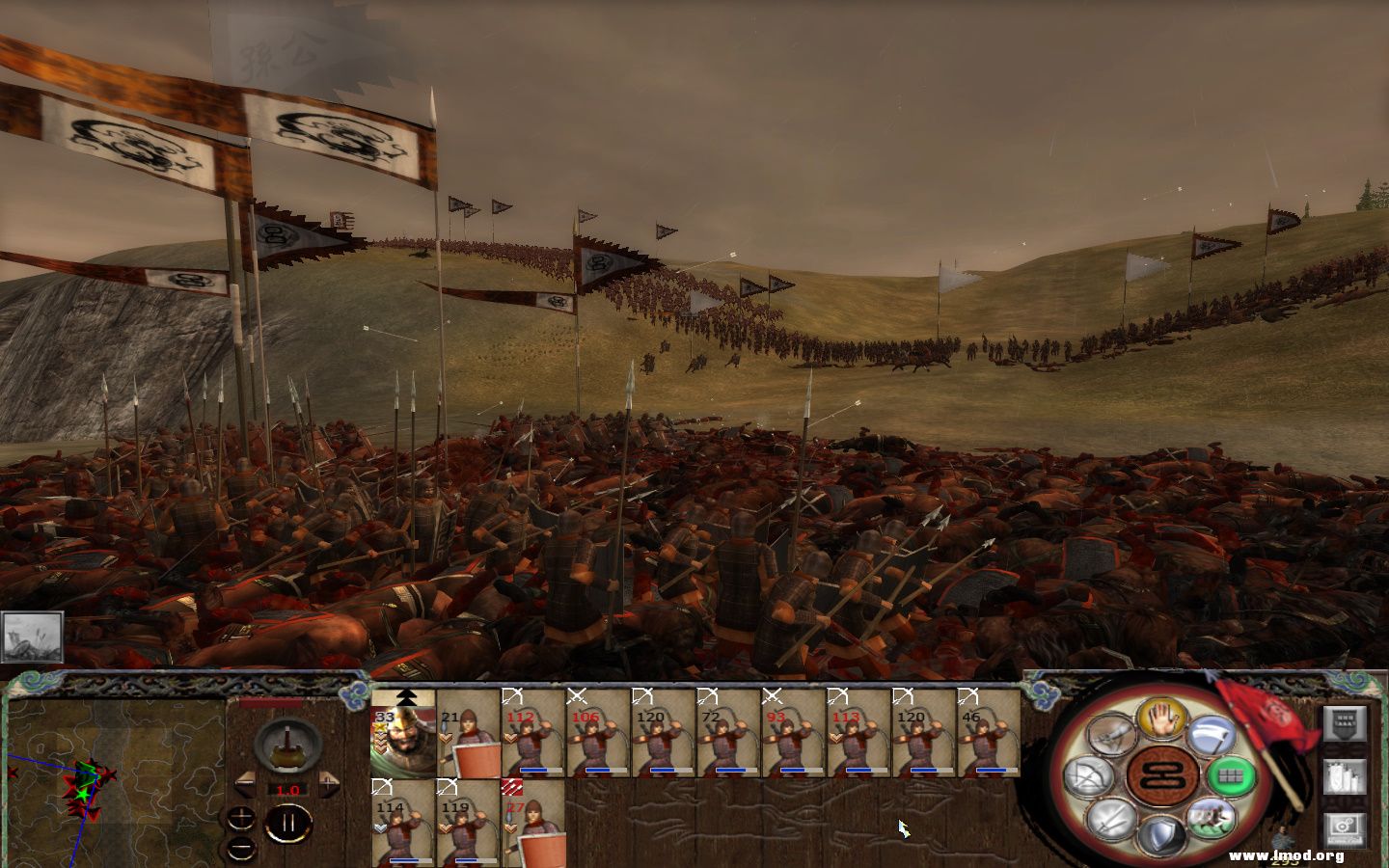This screenshot has width=1389, height=868.
Task: Click the 1.0 speed indicator display
Action: [x=288, y=791]
